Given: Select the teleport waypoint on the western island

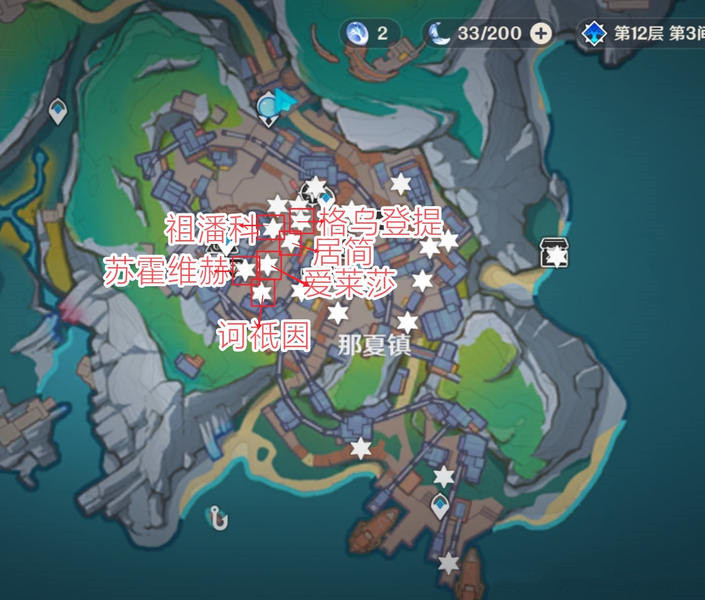Looking at the screenshot, I should [x=58, y=110].
